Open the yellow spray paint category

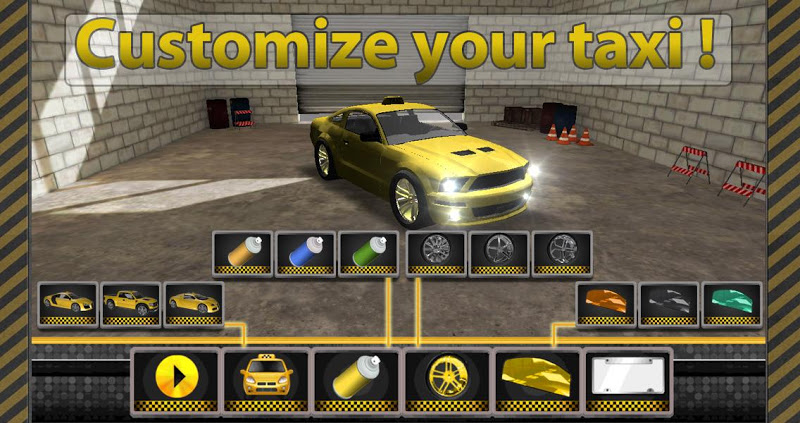click(356, 381)
